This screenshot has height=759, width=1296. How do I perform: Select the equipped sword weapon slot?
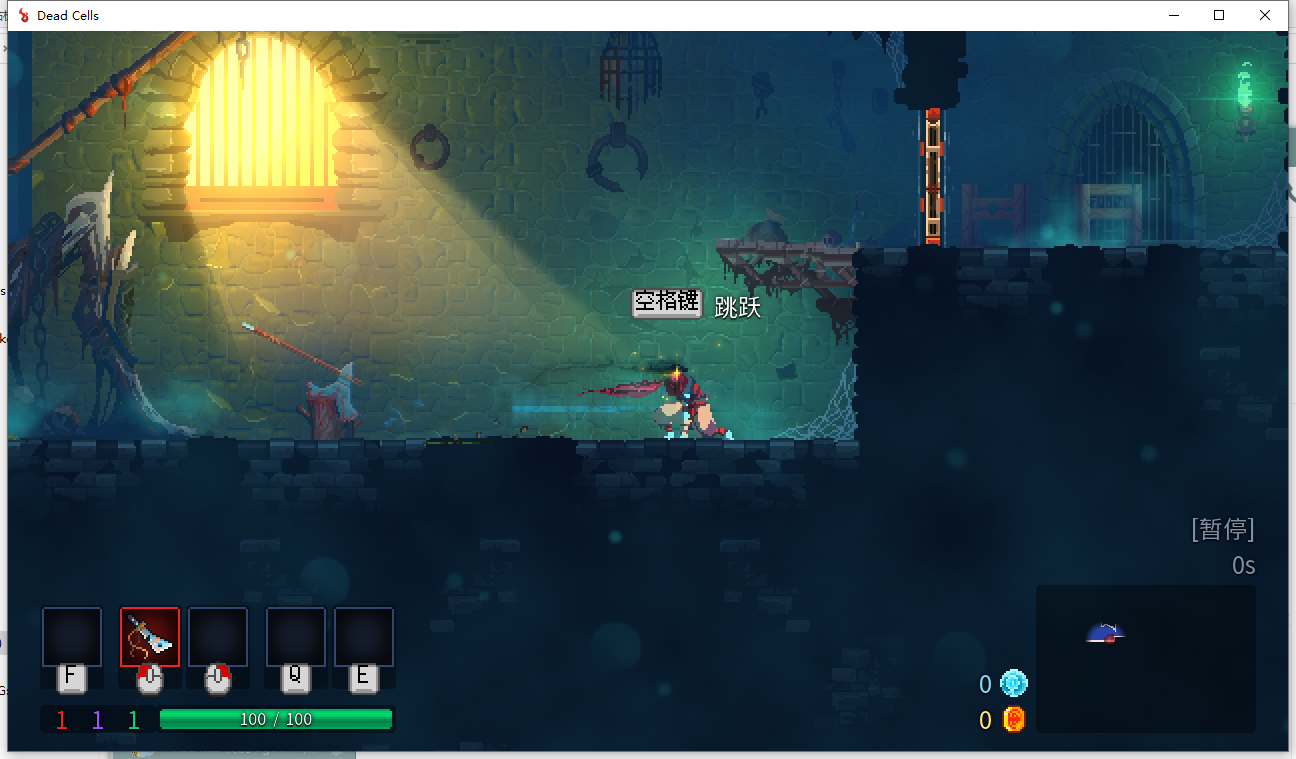(150, 637)
